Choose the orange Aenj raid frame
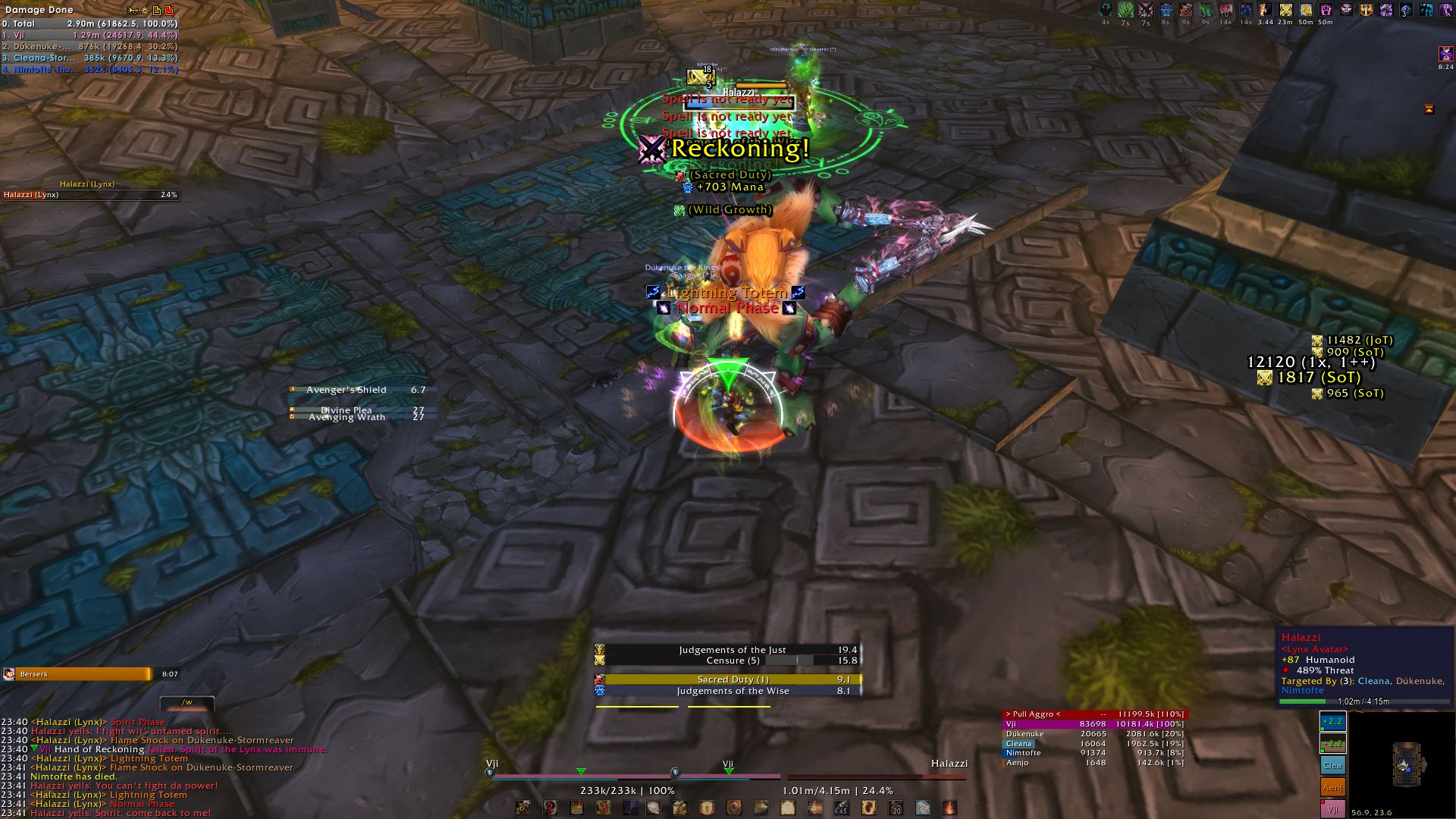The width and height of the screenshot is (1456, 819). (1332, 787)
